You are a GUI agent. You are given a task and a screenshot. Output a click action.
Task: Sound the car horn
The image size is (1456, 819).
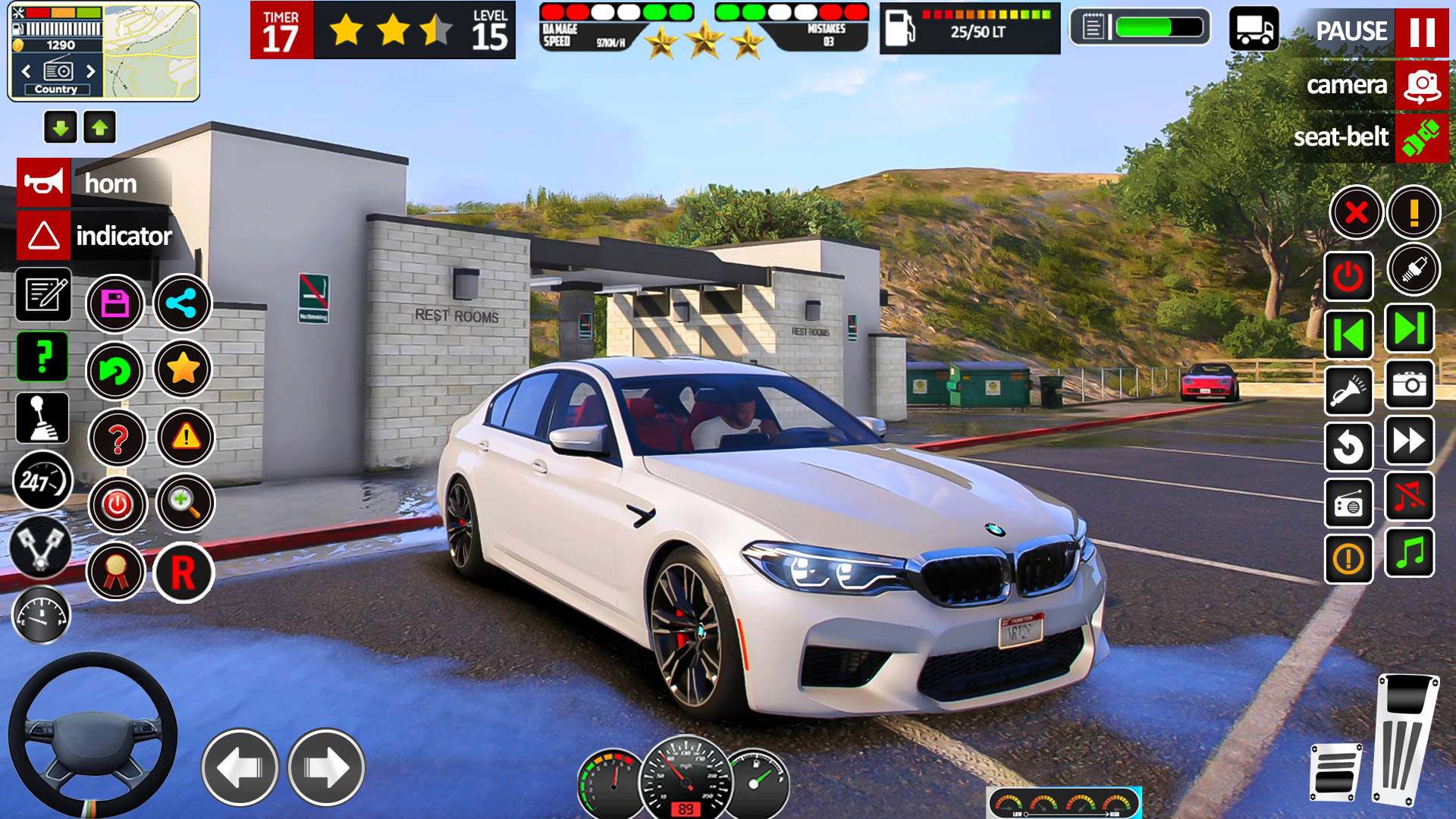[x=44, y=182]
